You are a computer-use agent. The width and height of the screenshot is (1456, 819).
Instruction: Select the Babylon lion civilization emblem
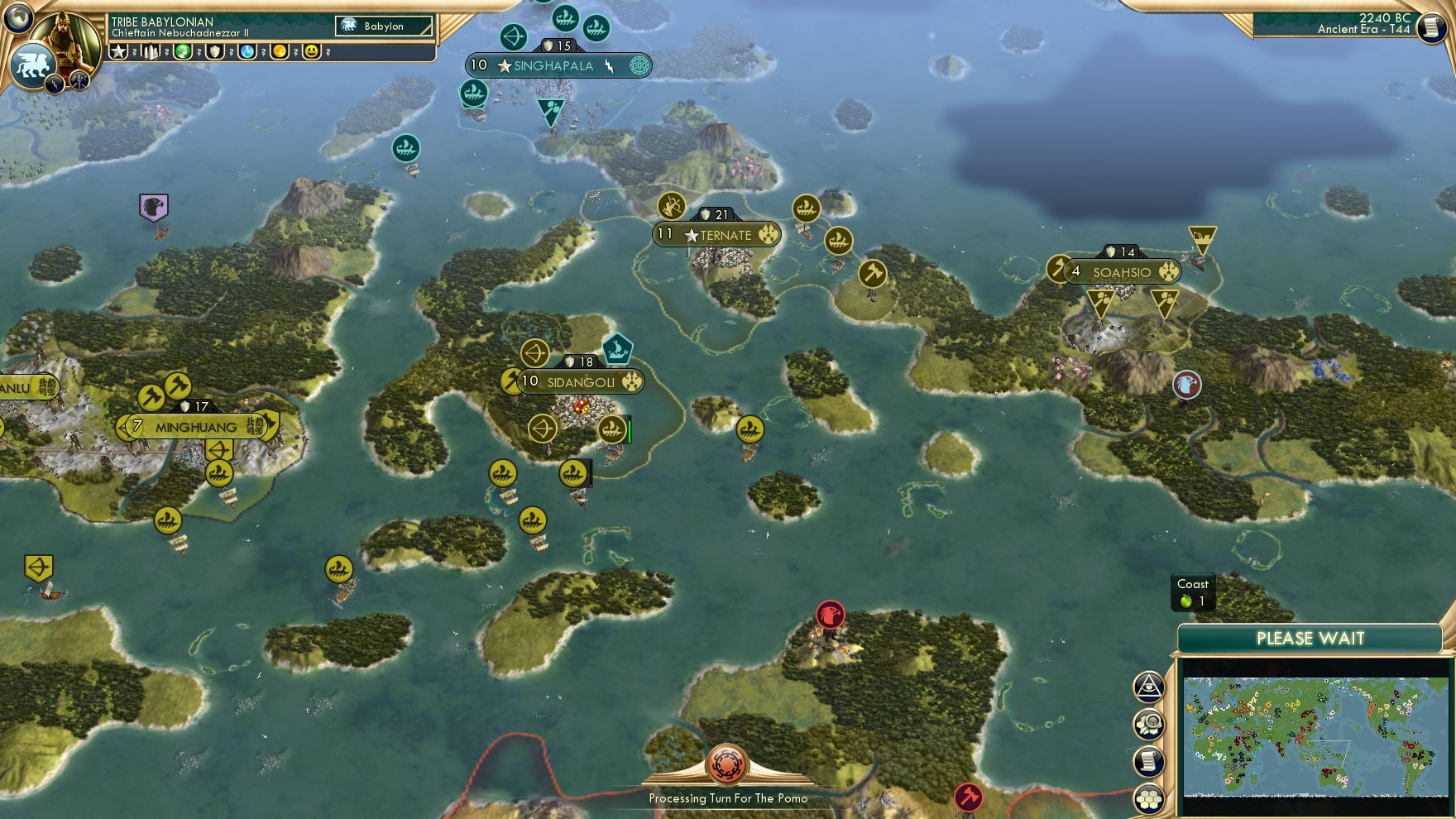pos(32,65)
